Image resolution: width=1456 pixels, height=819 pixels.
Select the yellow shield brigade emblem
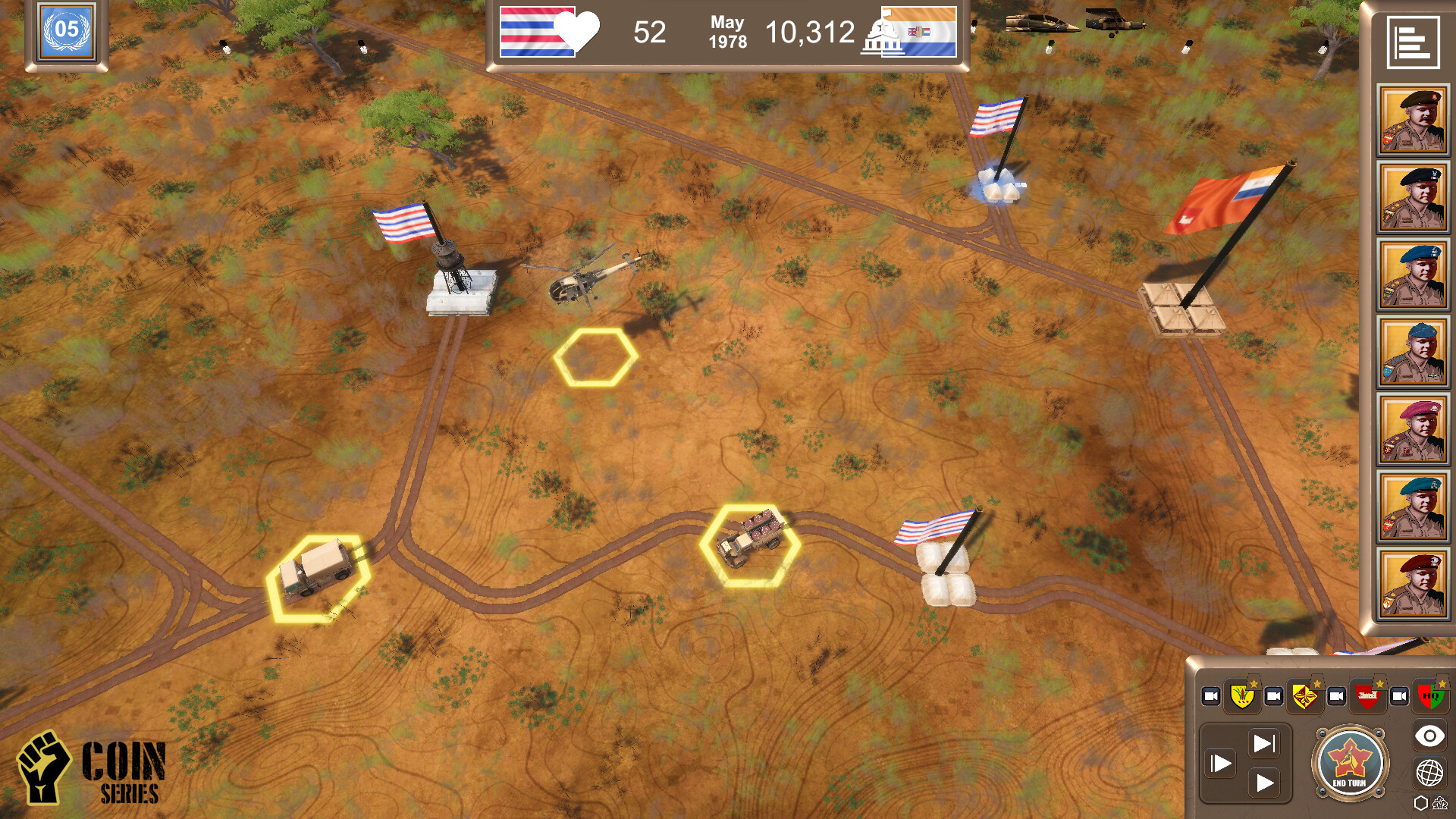pyautogui.click(x=1241, y=695)
